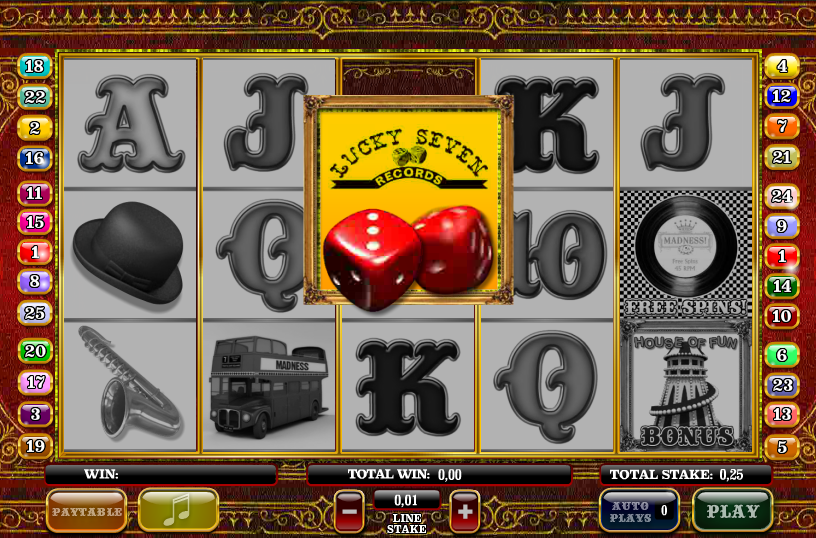This screenshot has width=816, height=538.
Task: Choose payline number 21
Action: pos(781,157)
